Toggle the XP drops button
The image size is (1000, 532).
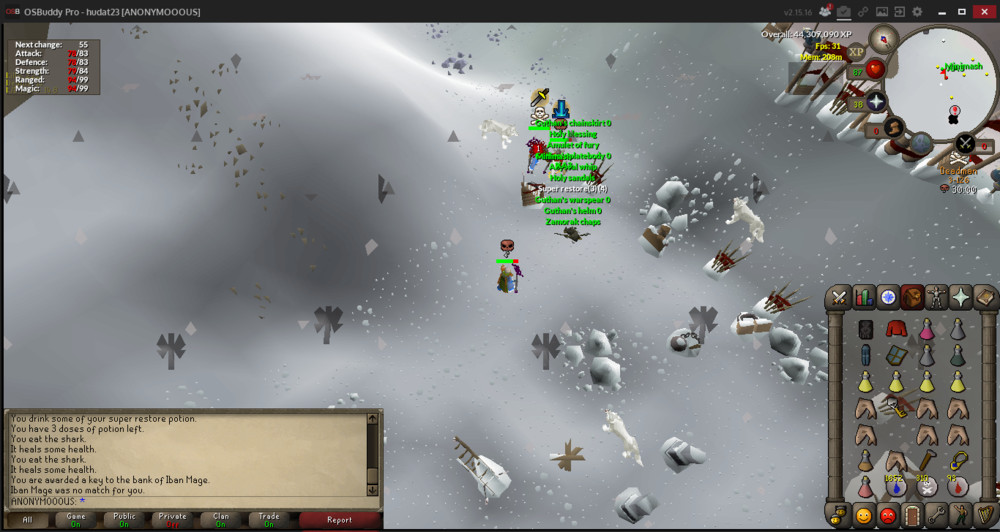856,52
